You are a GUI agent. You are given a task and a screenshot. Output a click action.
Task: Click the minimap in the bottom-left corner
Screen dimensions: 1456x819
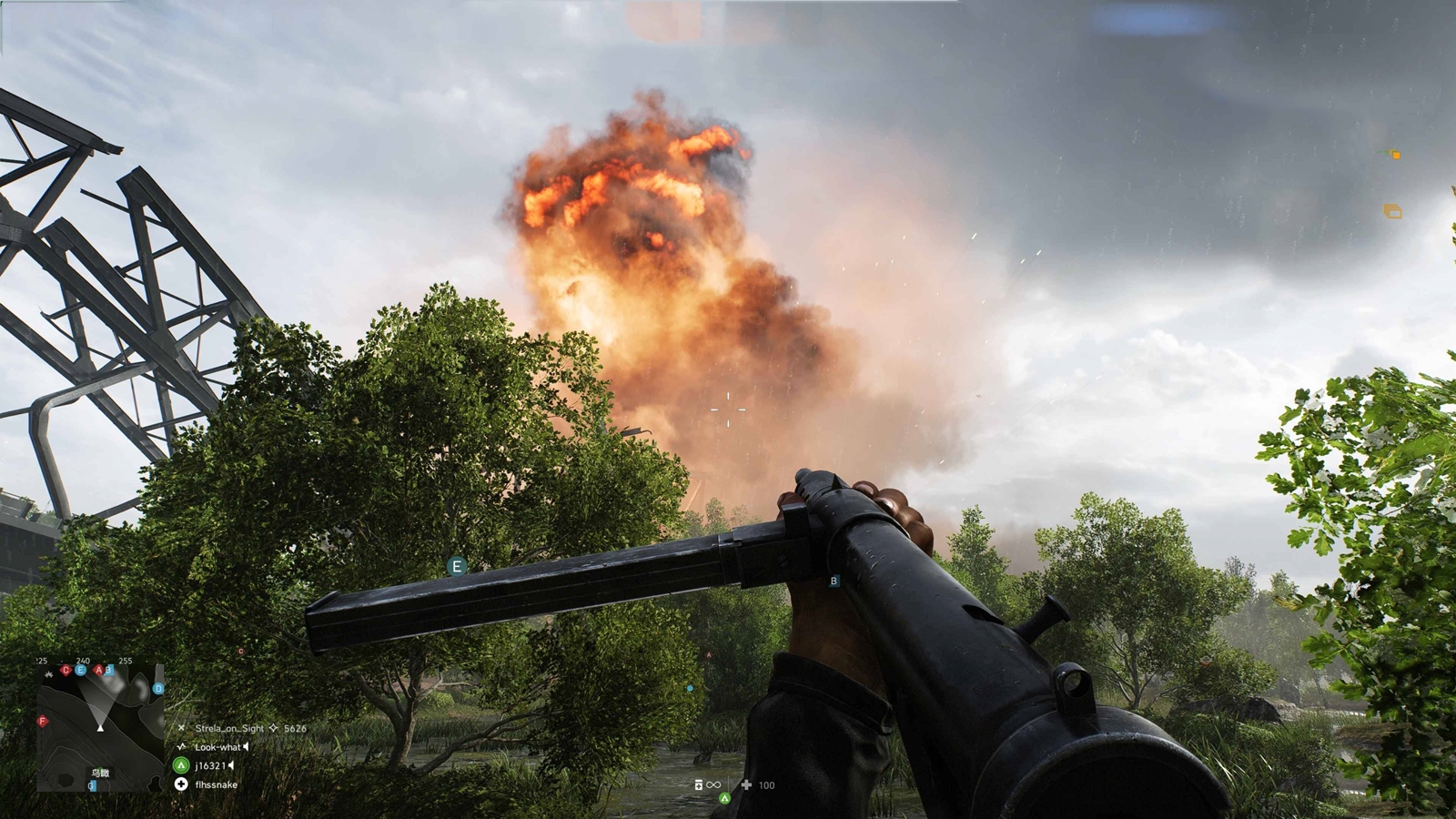(x=100, y=726)
